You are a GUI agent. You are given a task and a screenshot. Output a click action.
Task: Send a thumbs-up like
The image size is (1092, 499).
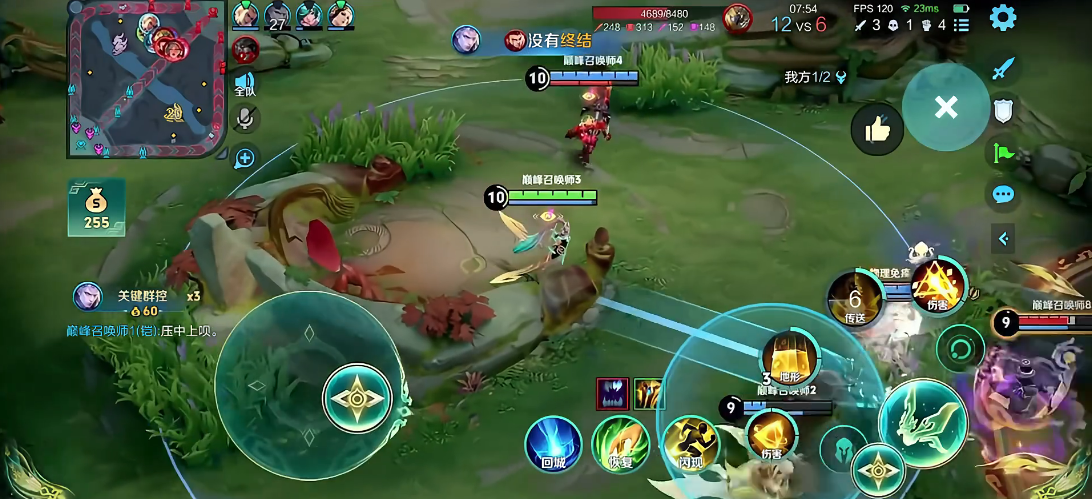click(877, 129)
